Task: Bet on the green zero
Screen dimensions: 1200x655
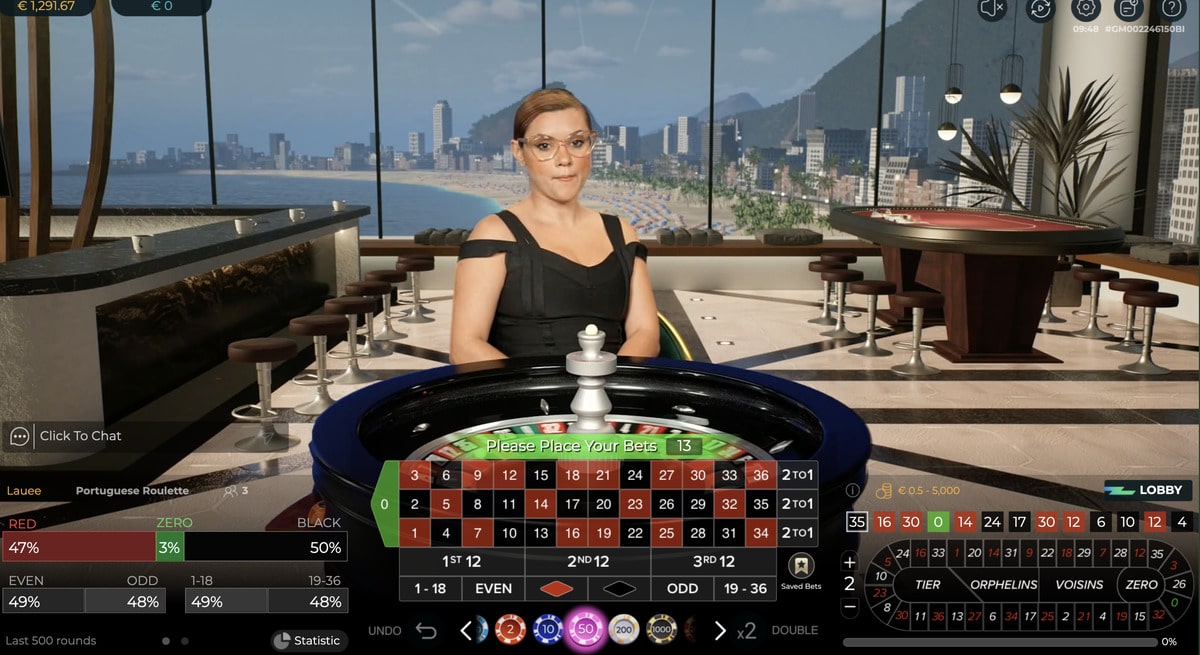Action: pos(385,504)
